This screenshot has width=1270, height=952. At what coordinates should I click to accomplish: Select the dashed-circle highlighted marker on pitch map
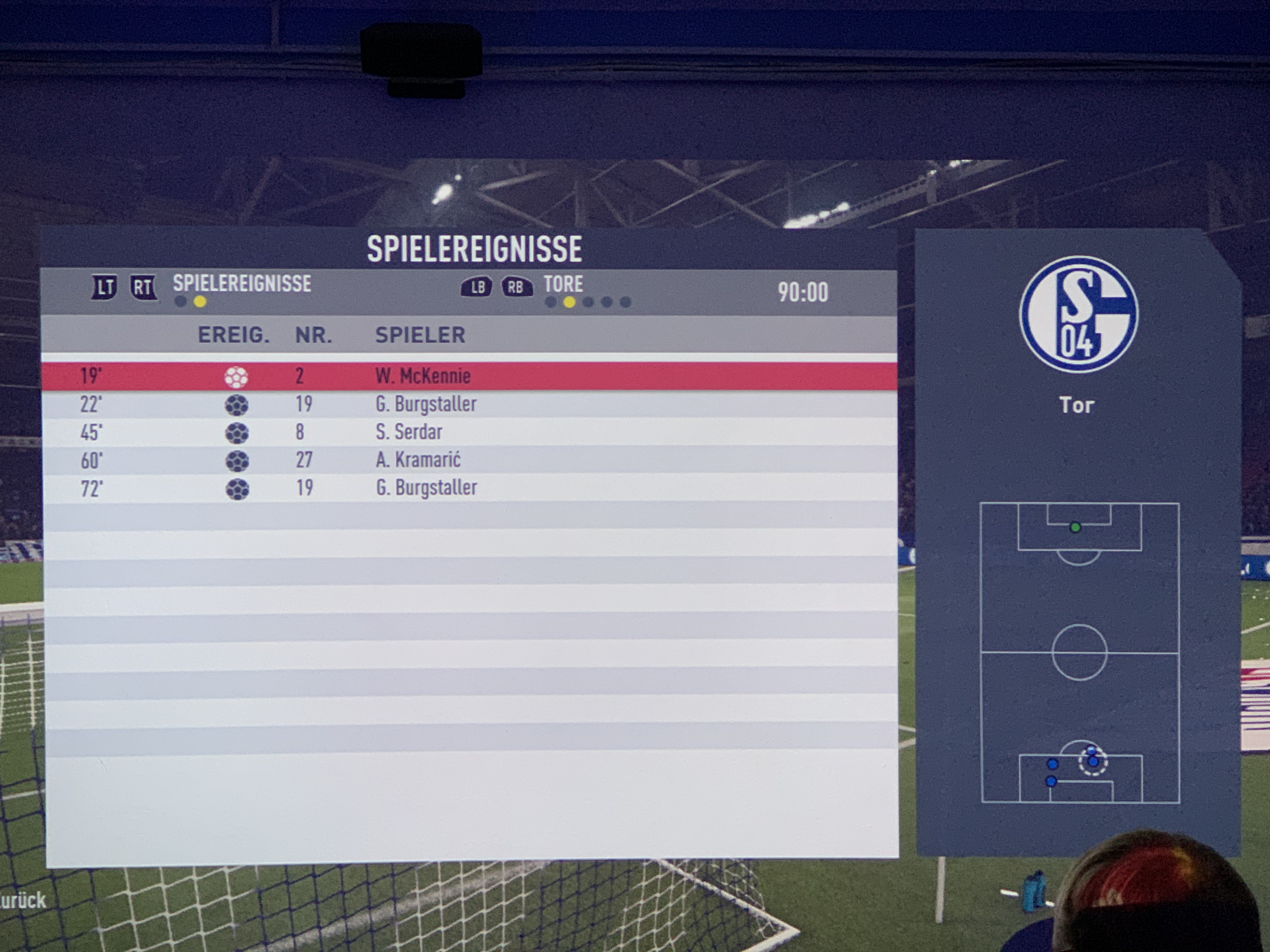click(1093, 762)
